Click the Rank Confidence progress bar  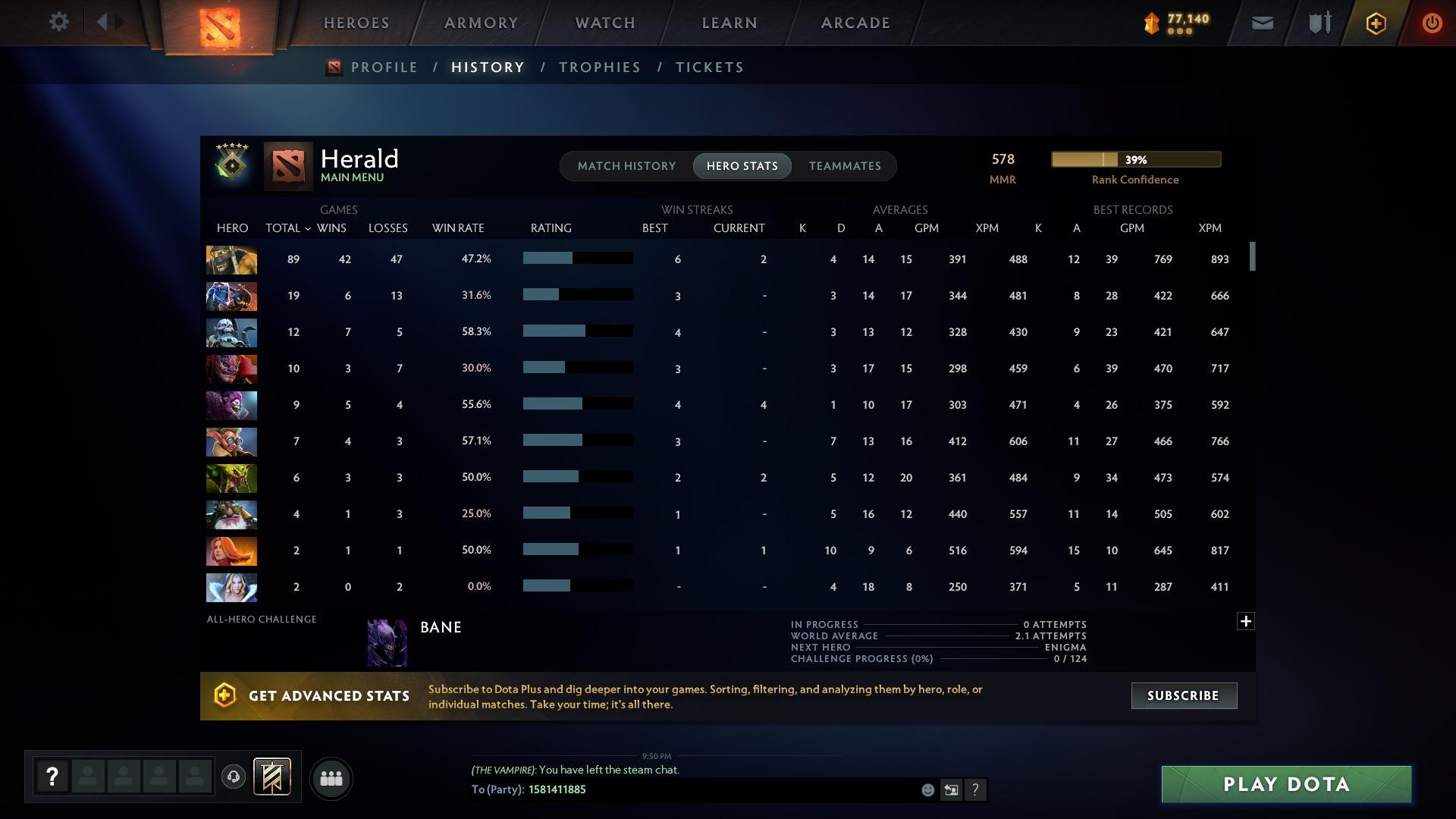point(1135,159)
